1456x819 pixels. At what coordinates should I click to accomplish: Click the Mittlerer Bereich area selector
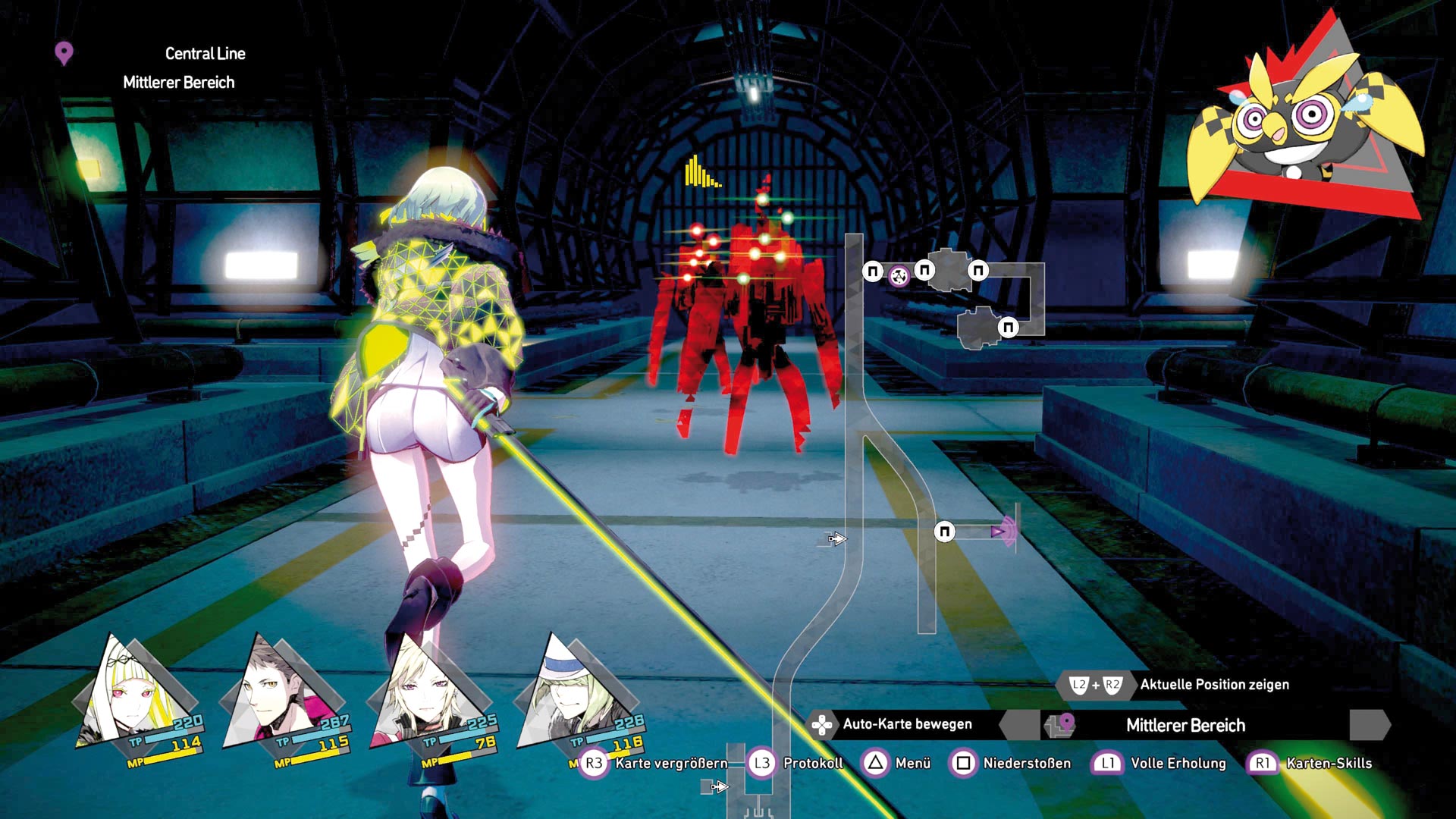click(1185, 726)
